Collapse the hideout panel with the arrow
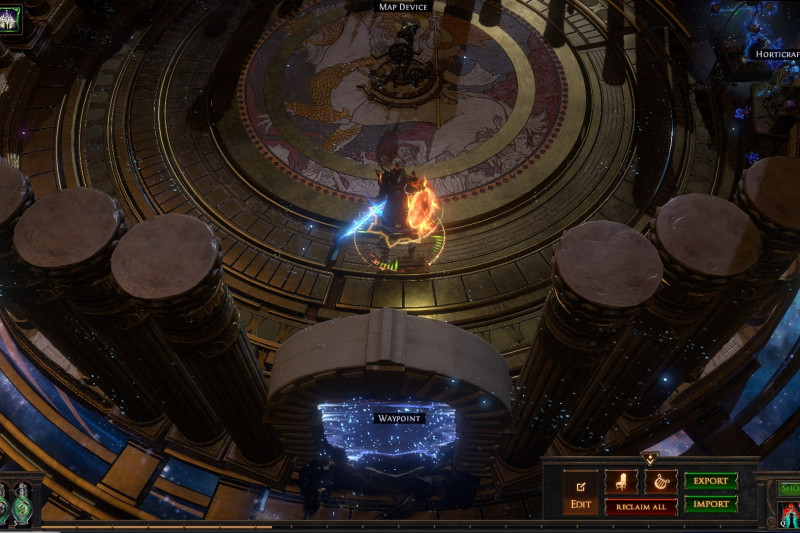The height and width of the screenshot is (533, 800). point(650,459)
